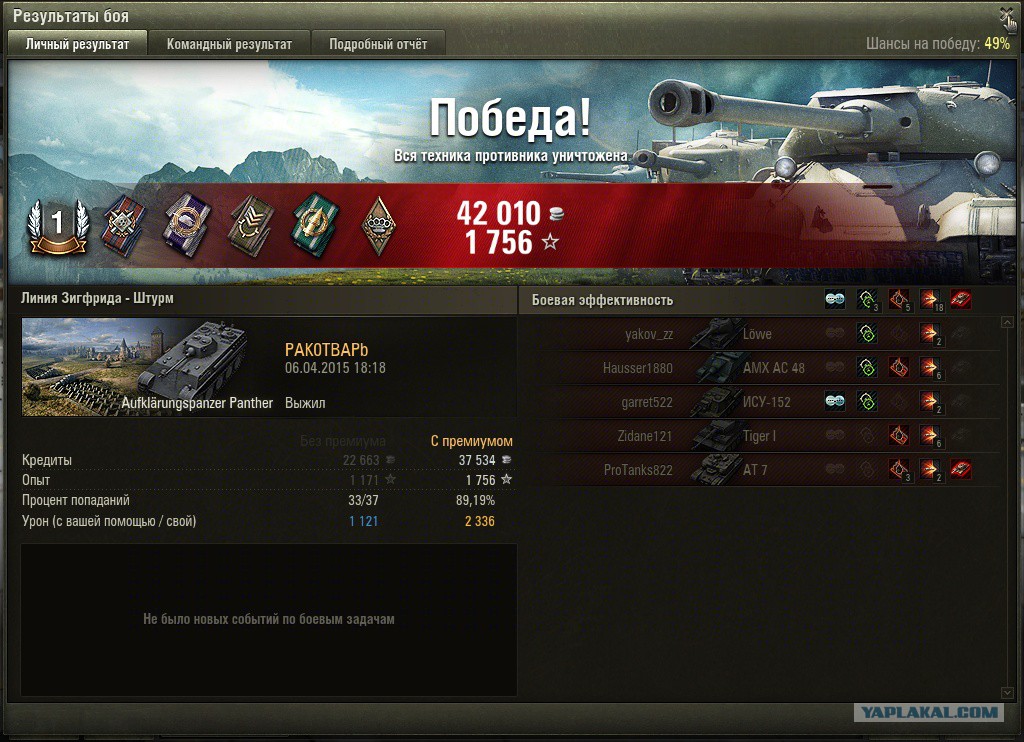Screen dimensions: 1024x742
Task: Click the laurel wreath rank 1 medal
Action: pyautogui.click(x=57, y=226)
